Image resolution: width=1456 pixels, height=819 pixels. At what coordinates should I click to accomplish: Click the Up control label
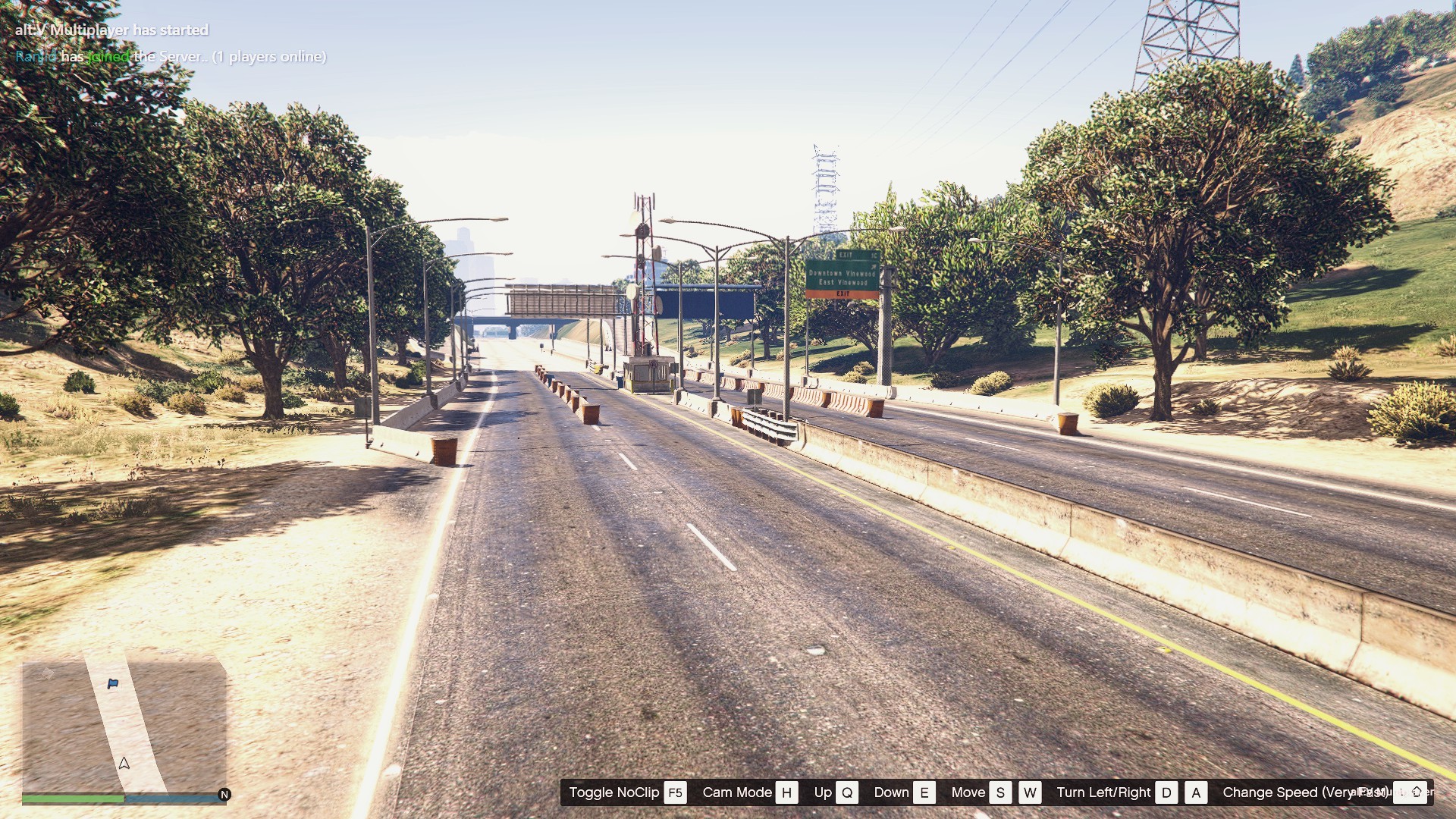[x=821, y=792]
